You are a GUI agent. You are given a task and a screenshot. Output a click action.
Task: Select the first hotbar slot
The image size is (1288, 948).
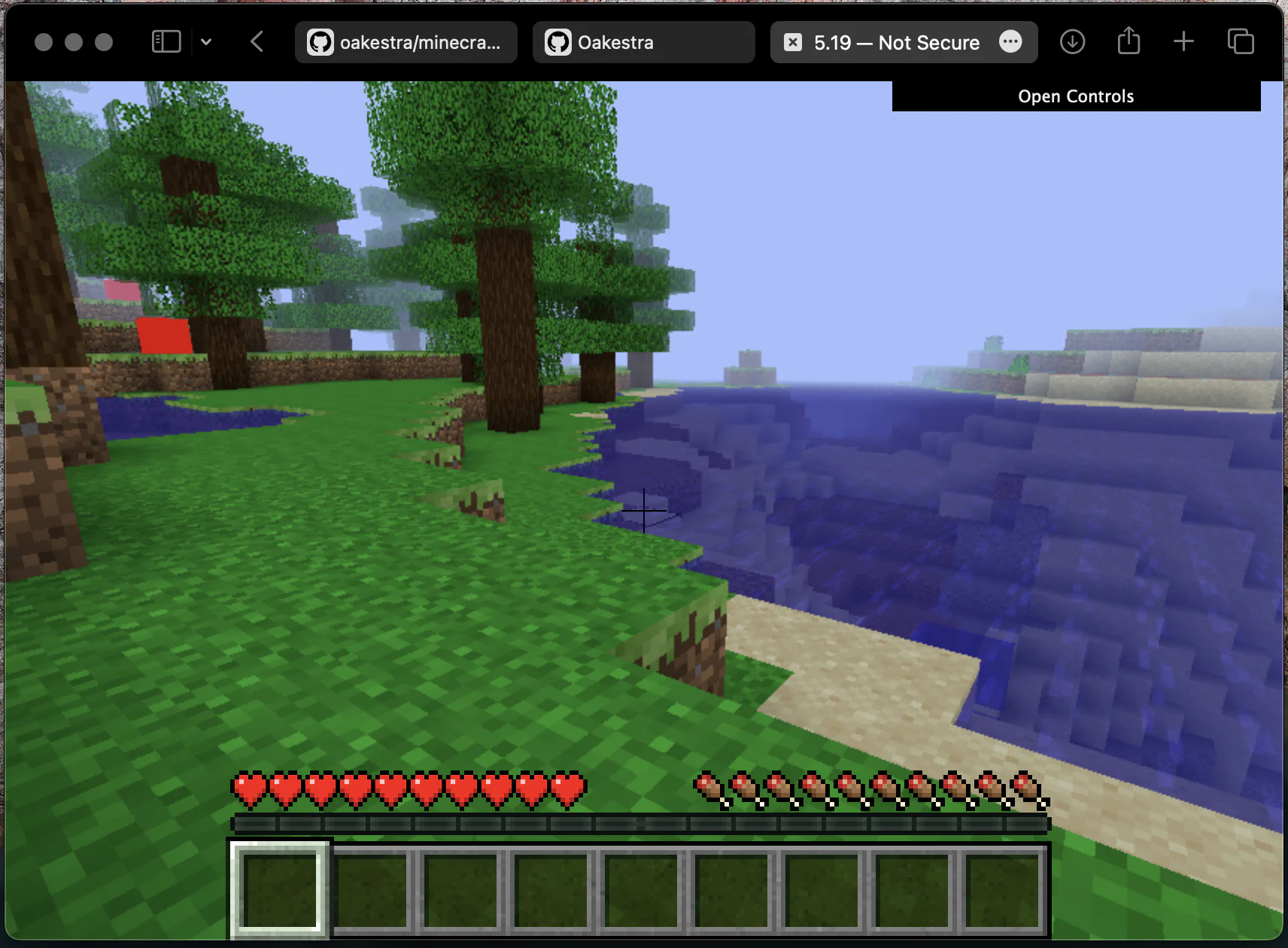[x=279, y=891]
